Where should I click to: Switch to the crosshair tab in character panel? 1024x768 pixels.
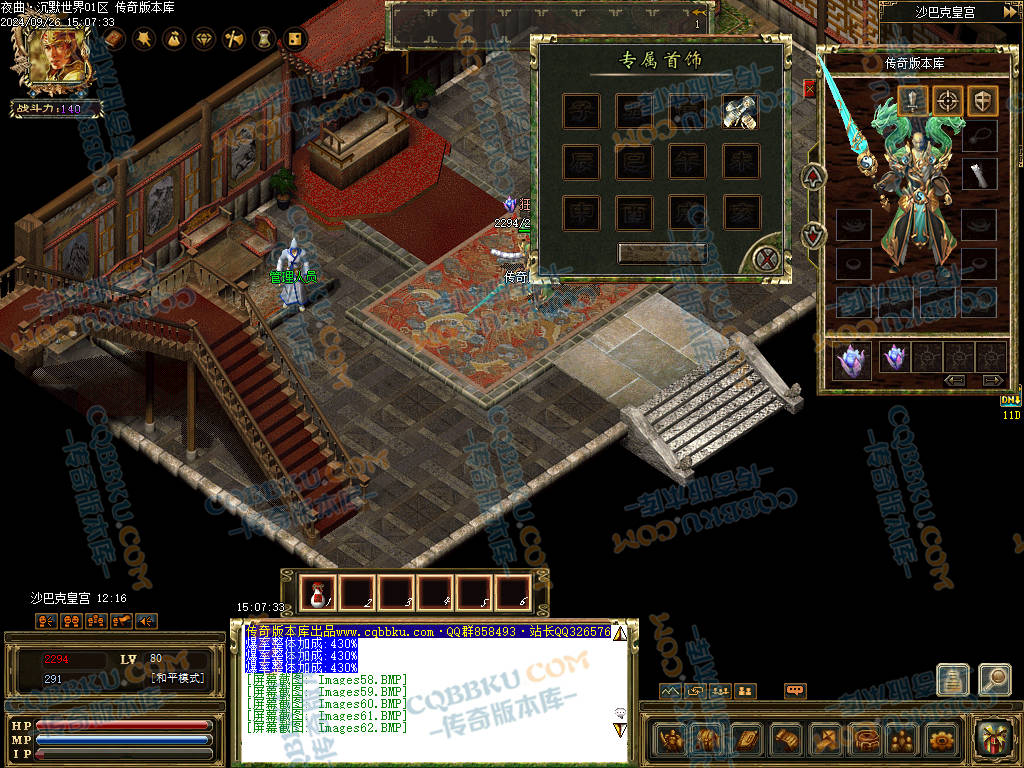coord(948,100)
